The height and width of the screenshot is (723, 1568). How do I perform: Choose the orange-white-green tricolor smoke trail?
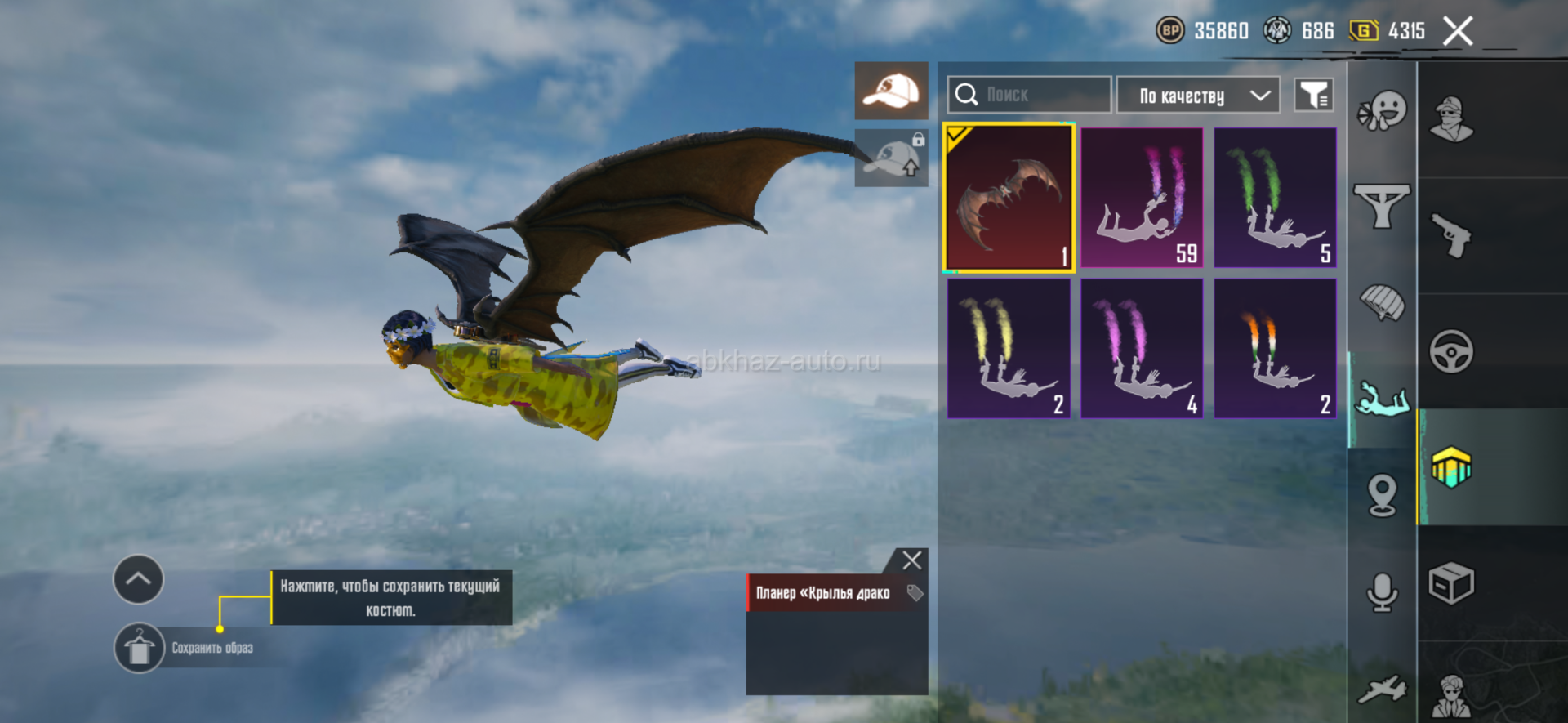tap(1275, 349)
